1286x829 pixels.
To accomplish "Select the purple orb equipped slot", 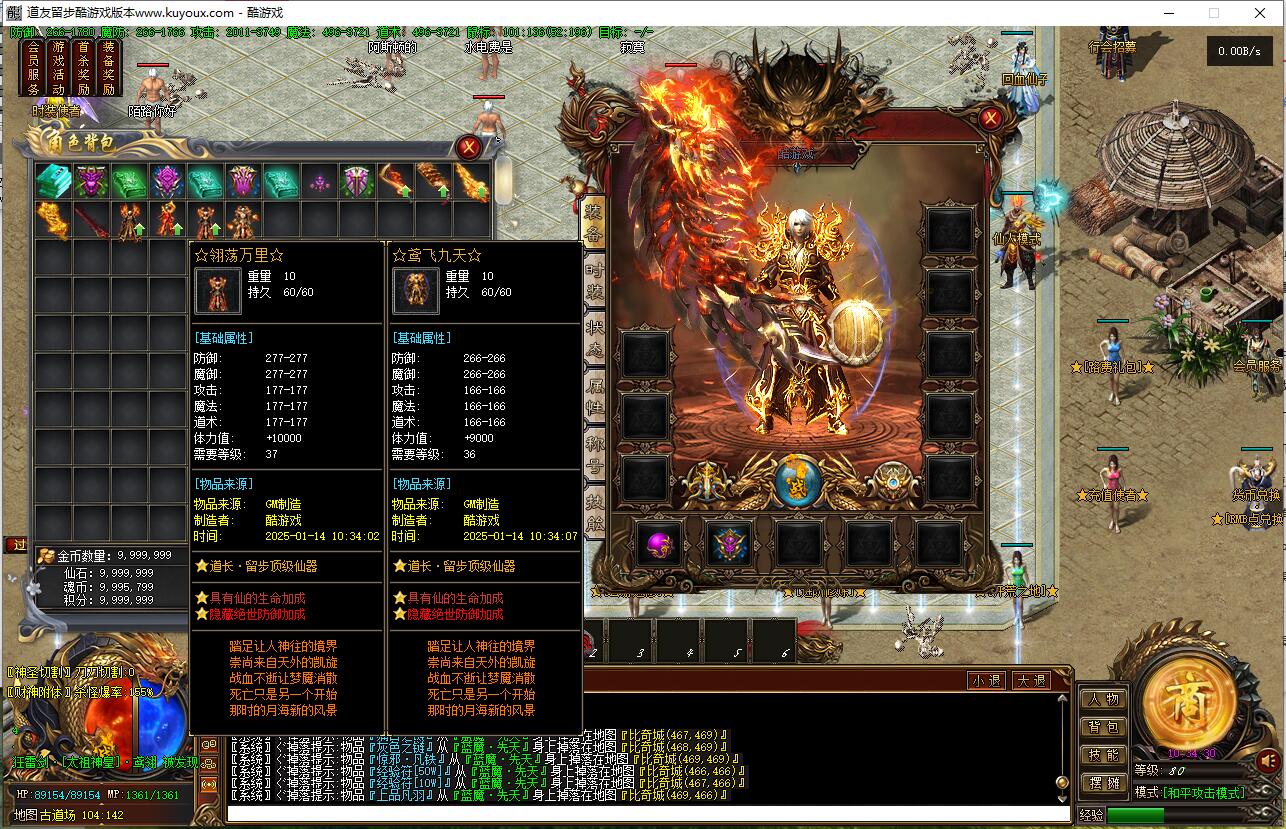I will click(x=659, y=545).
